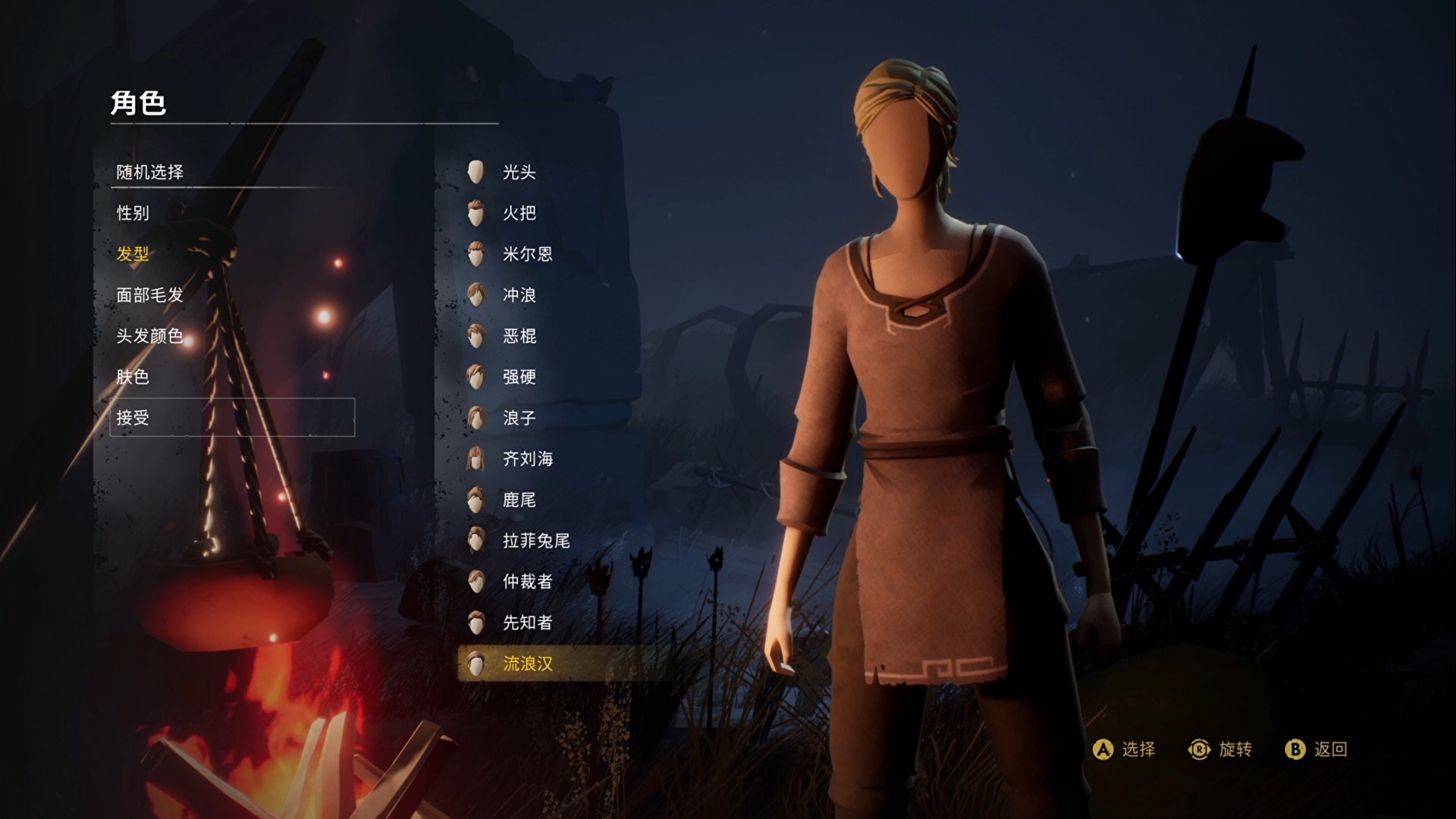Select the 发型 hairstyle category
The height and width of the screenshot is (819, 1456).
133,254
